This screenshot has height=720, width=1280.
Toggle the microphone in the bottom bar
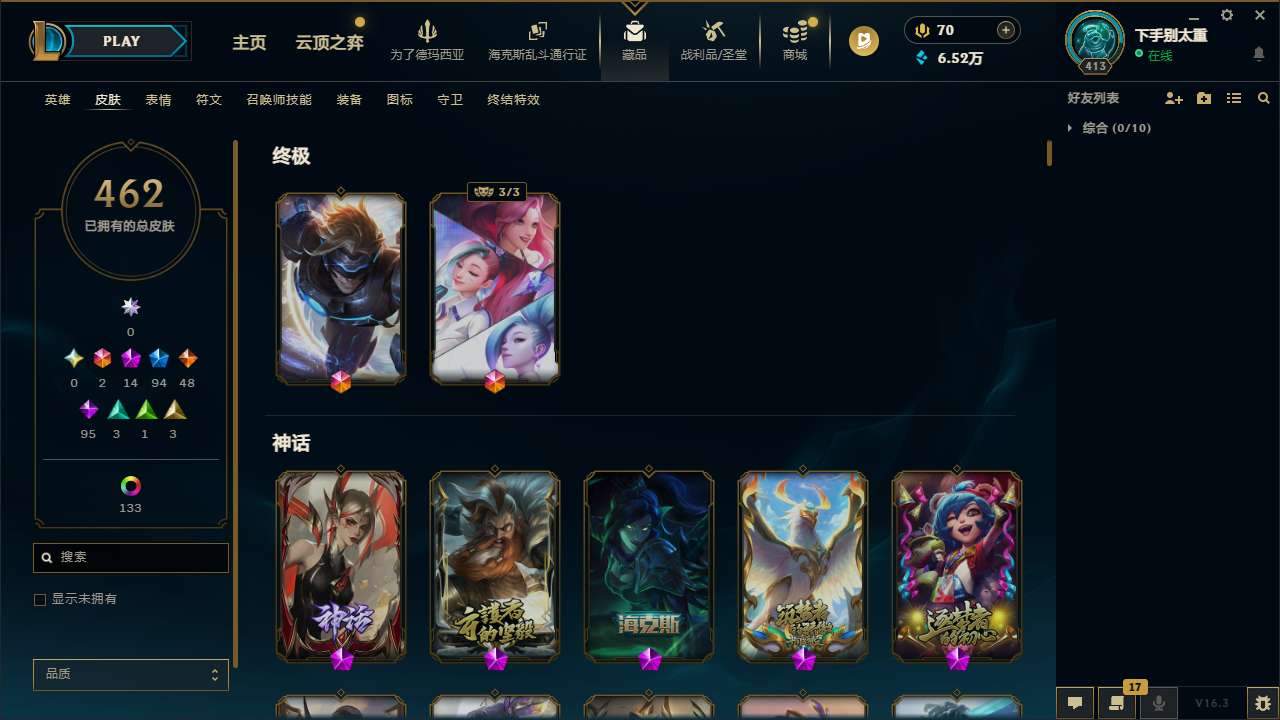click(x=1158, y=703)
